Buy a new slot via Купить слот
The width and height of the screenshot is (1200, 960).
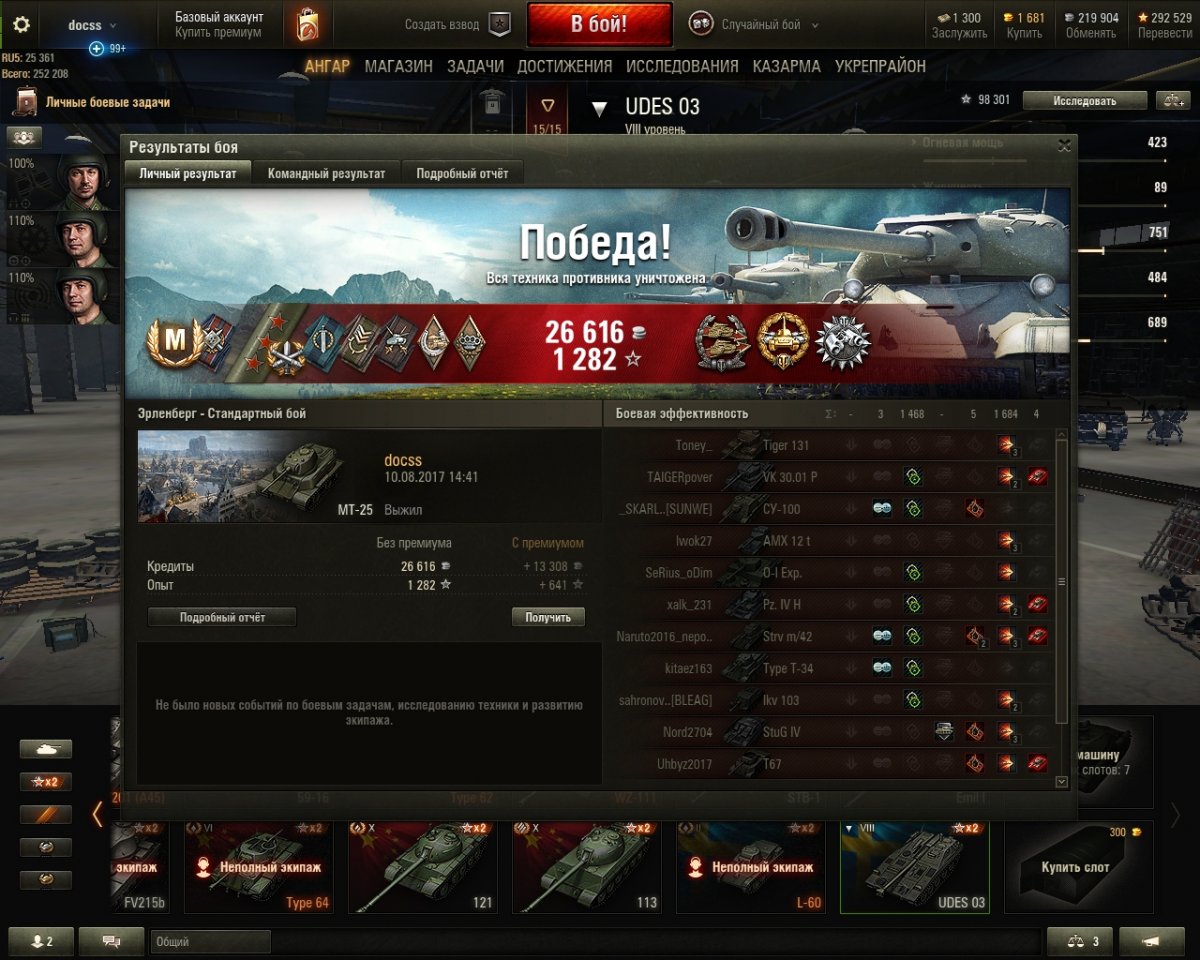click(1075, 867)
